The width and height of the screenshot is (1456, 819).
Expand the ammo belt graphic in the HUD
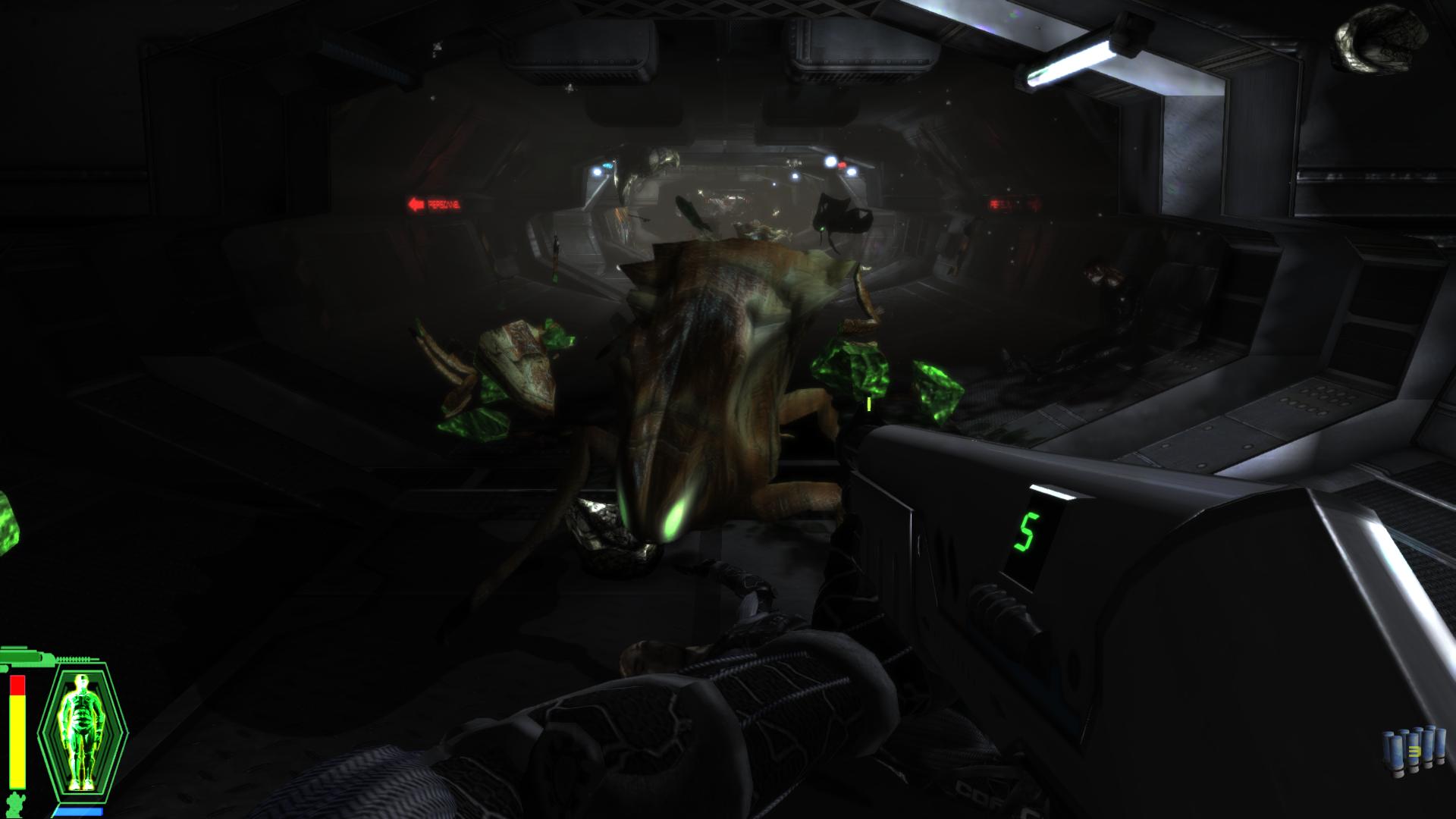(x=74, y=659)
